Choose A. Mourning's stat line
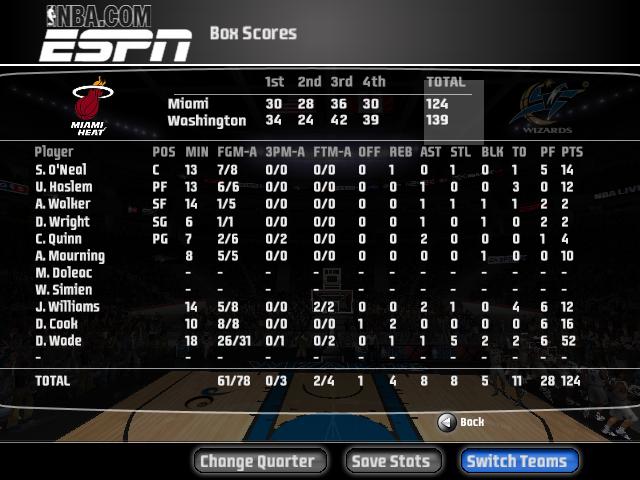Viewport: 640px width, 480px height. [69, 256]
